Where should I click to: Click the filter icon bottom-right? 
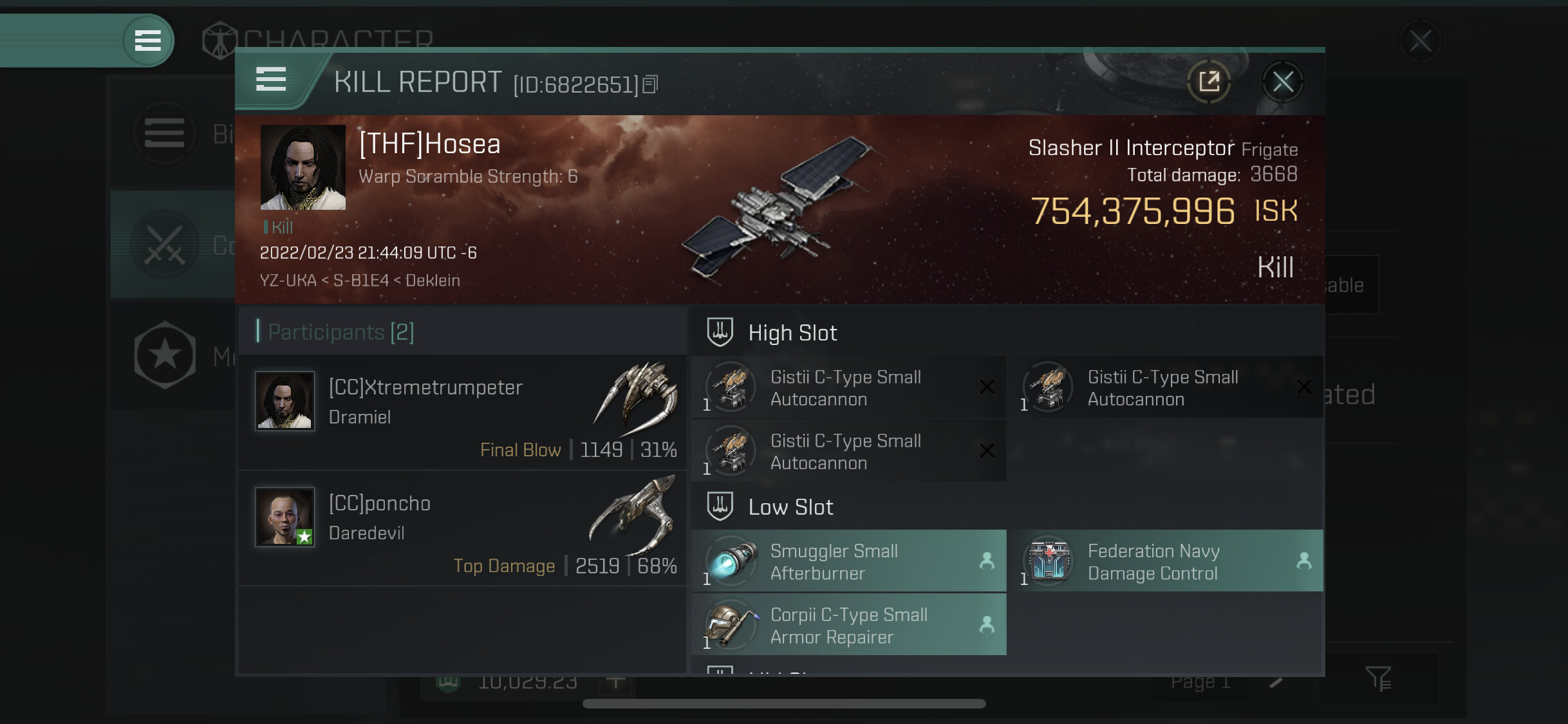pyautogui.click(x=1378, y=678)
